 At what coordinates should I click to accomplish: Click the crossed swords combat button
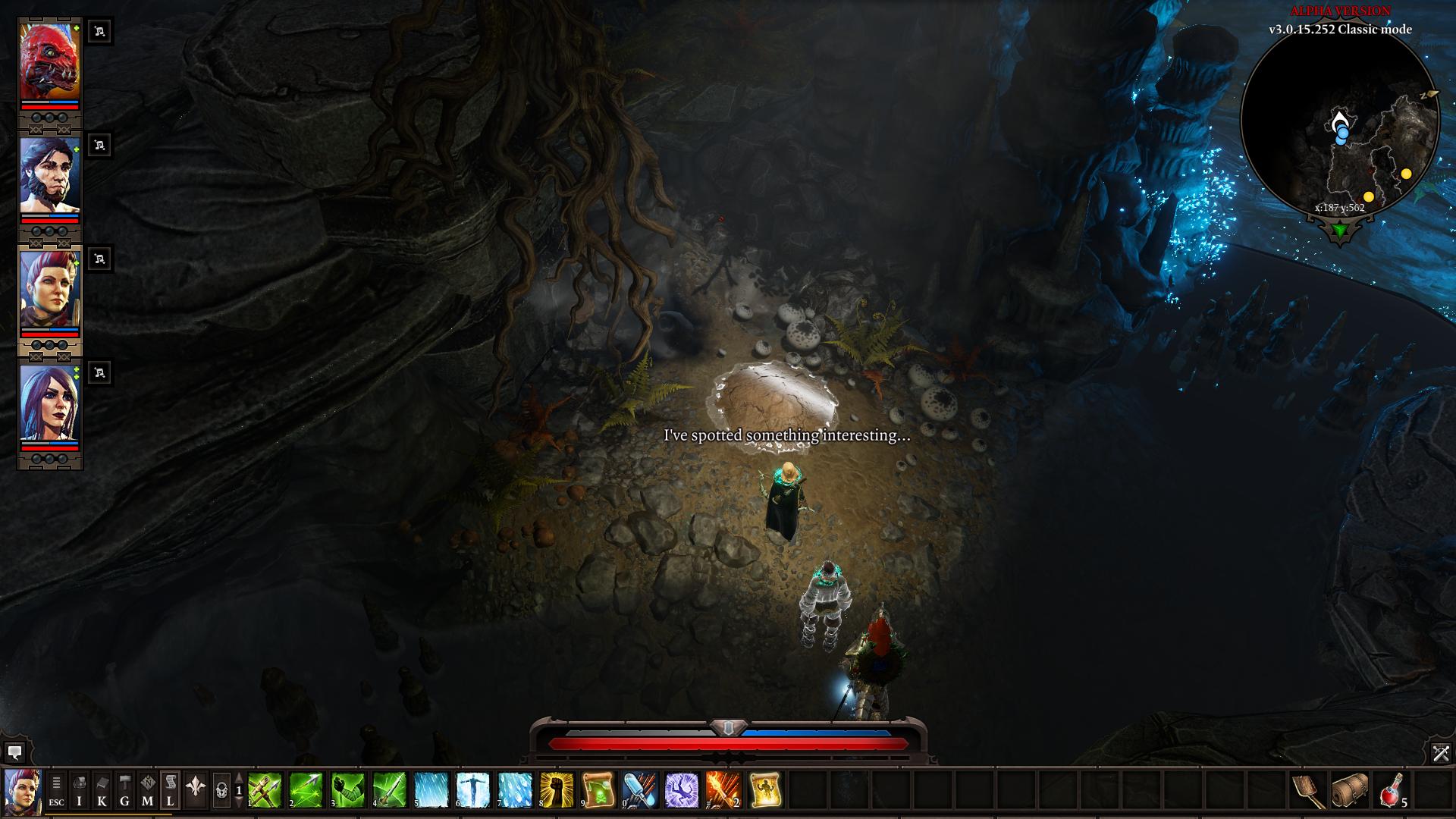tap(1441, 753)
